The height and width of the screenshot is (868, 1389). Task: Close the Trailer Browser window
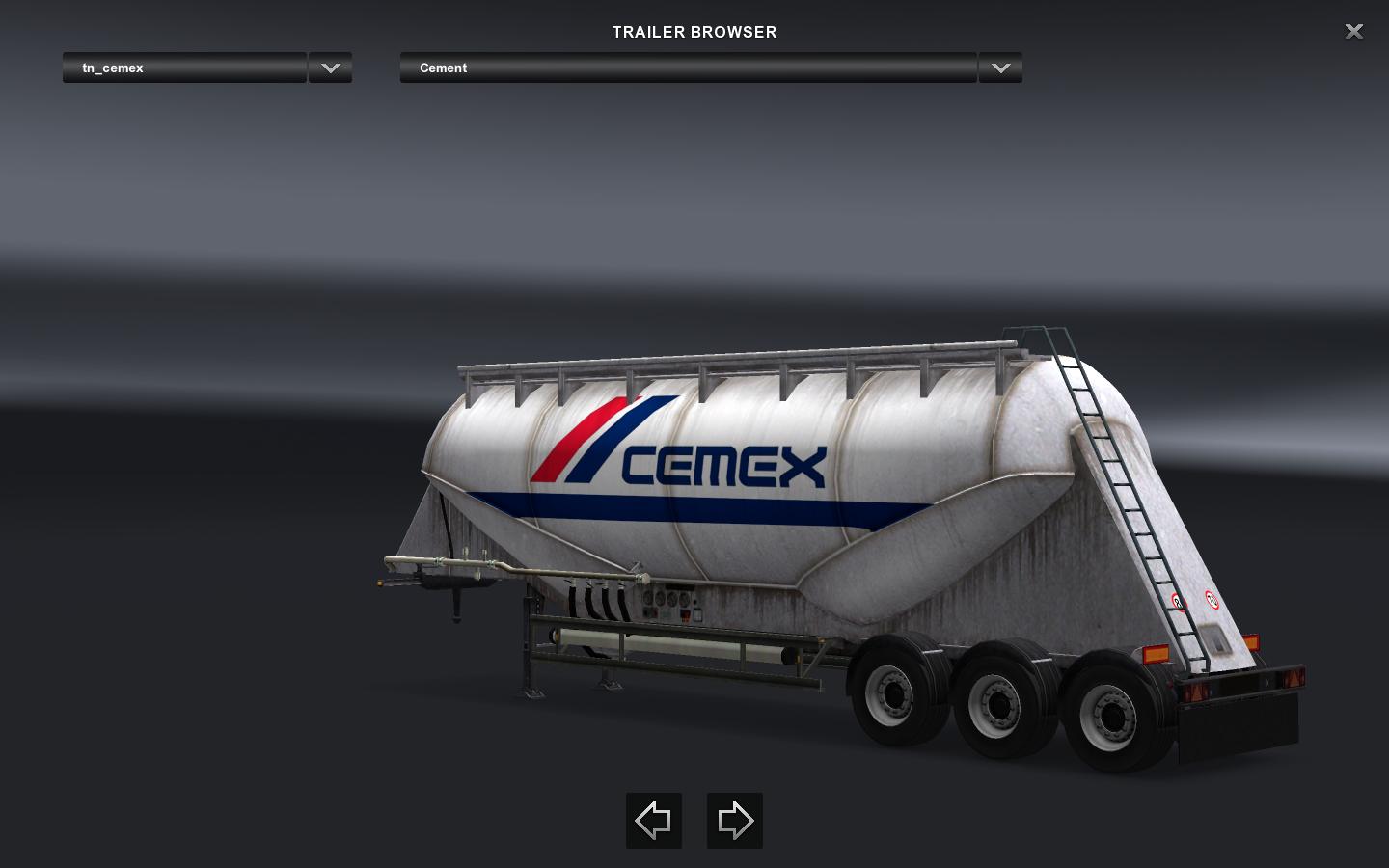(x=1354, y=32)
